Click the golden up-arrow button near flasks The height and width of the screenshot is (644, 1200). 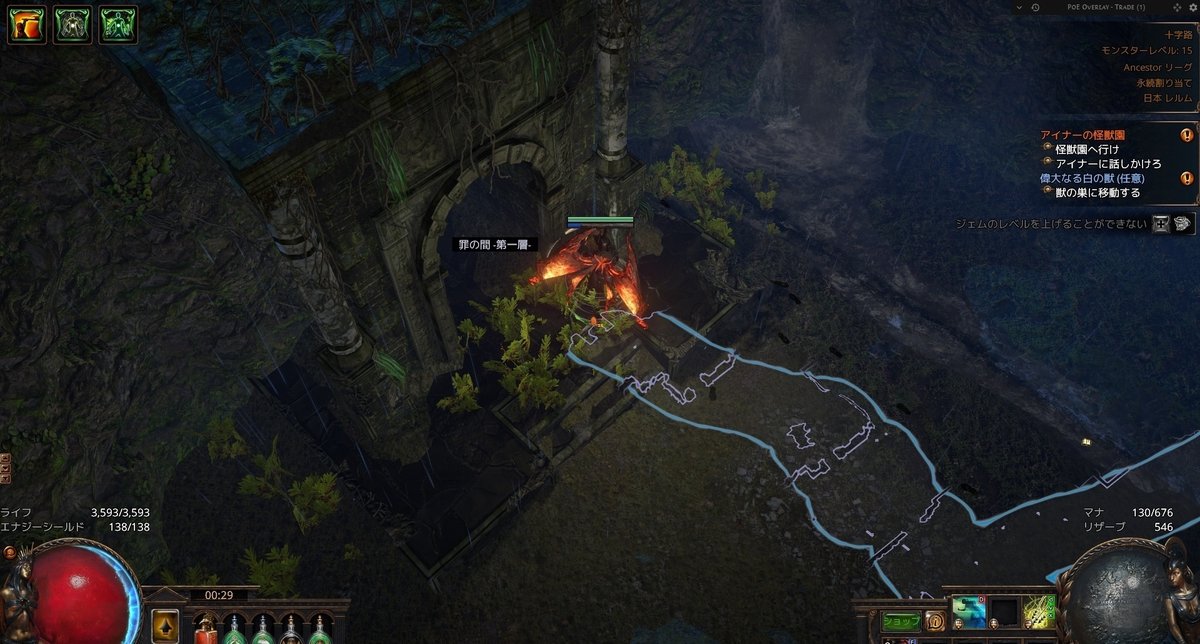point(165,626)
